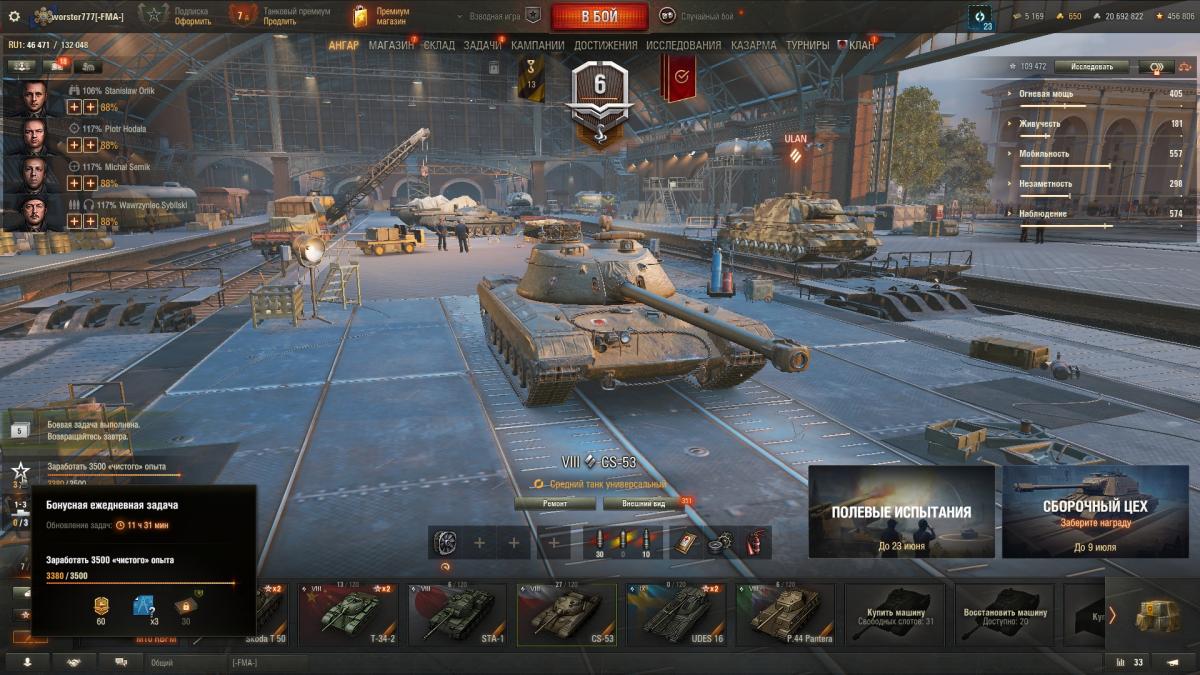The height and width of the screenshot is (675, 1200).
Task: Switch to the ИССЛЕДОВАНИЯ tab
Action: (x=683, y=45)
